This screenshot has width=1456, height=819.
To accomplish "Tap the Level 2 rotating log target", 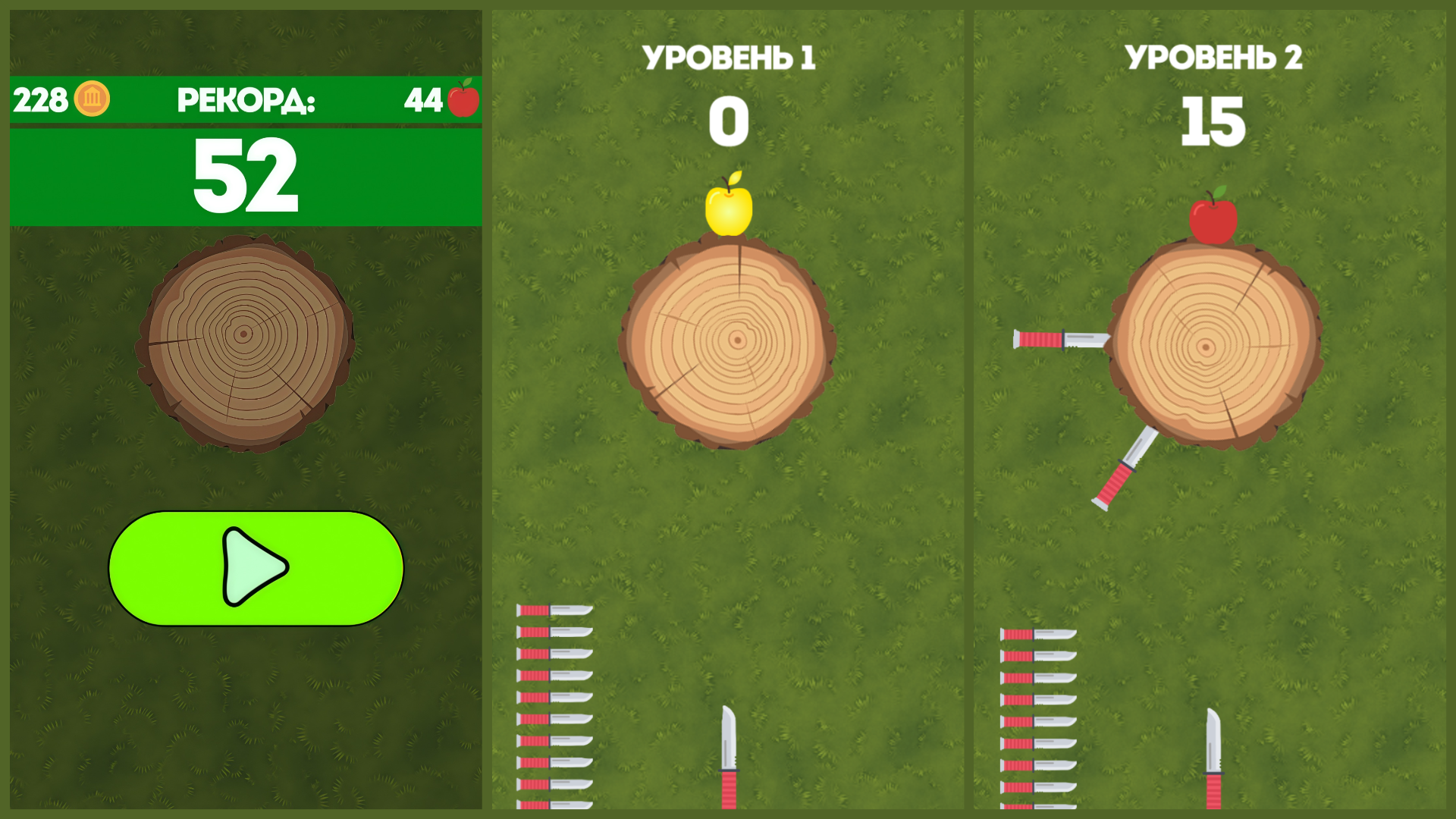I will [x=1211, y=349].
